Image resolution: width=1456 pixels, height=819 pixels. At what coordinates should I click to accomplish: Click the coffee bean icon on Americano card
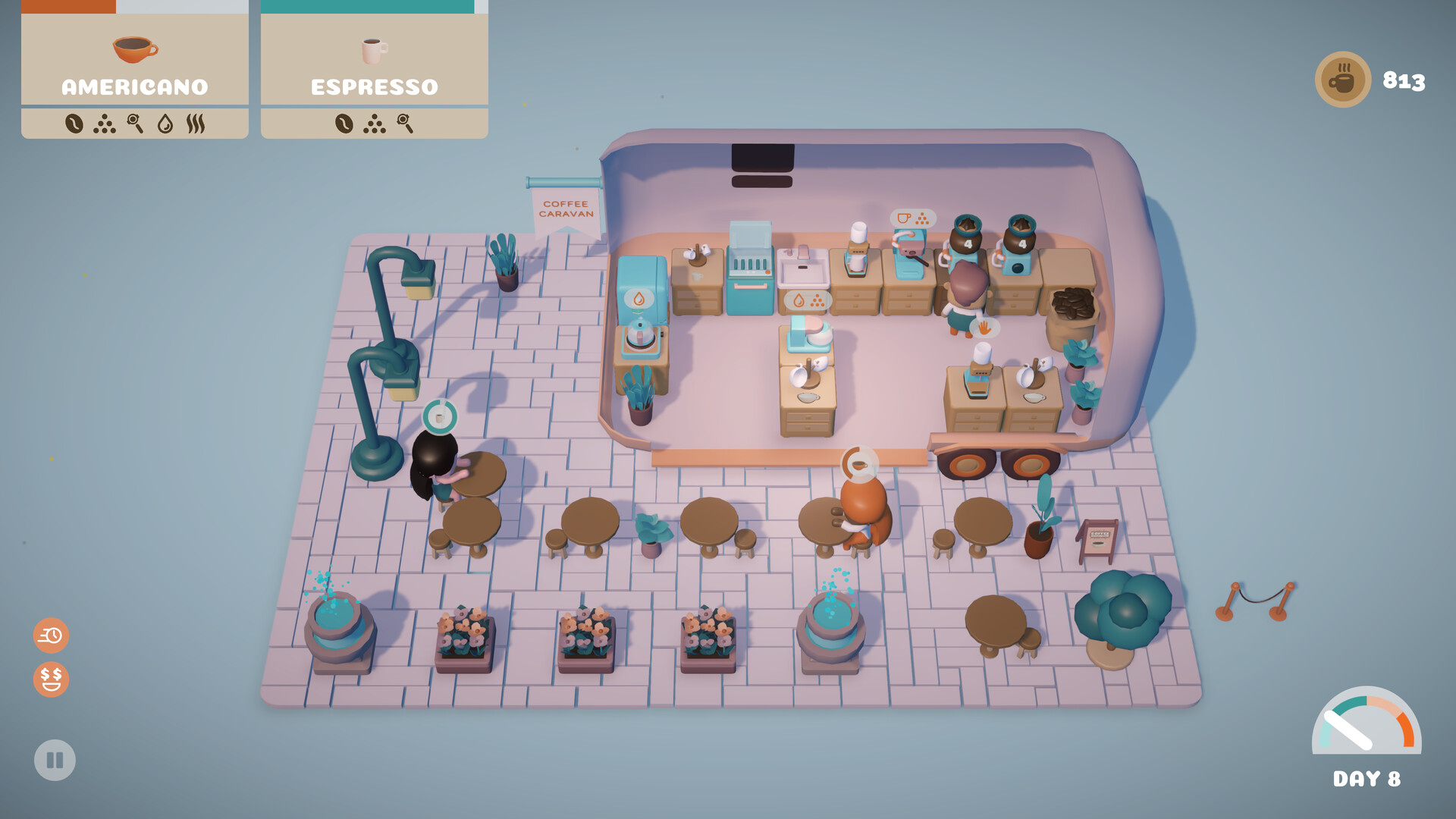74,124
